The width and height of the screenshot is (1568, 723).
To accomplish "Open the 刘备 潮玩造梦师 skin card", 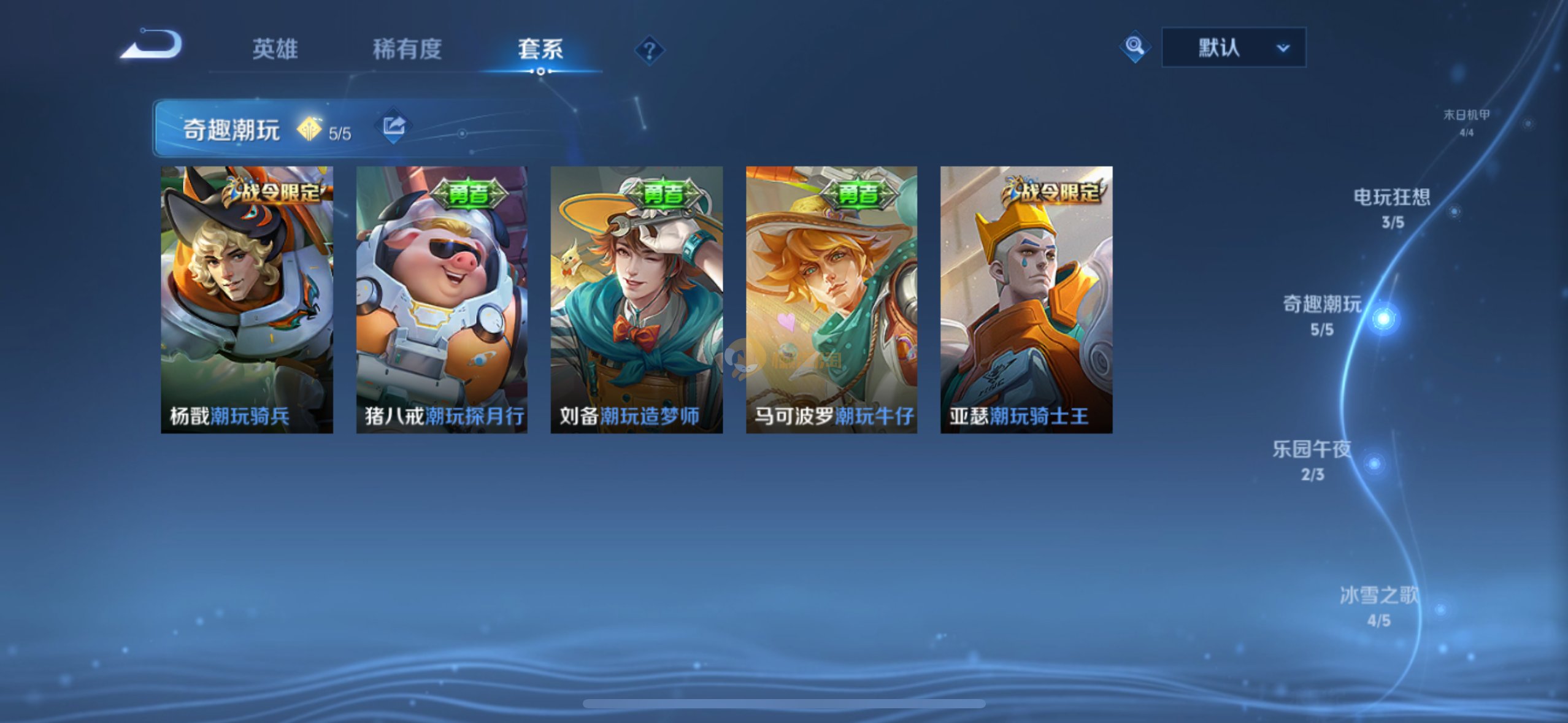I will click(636, 299).
